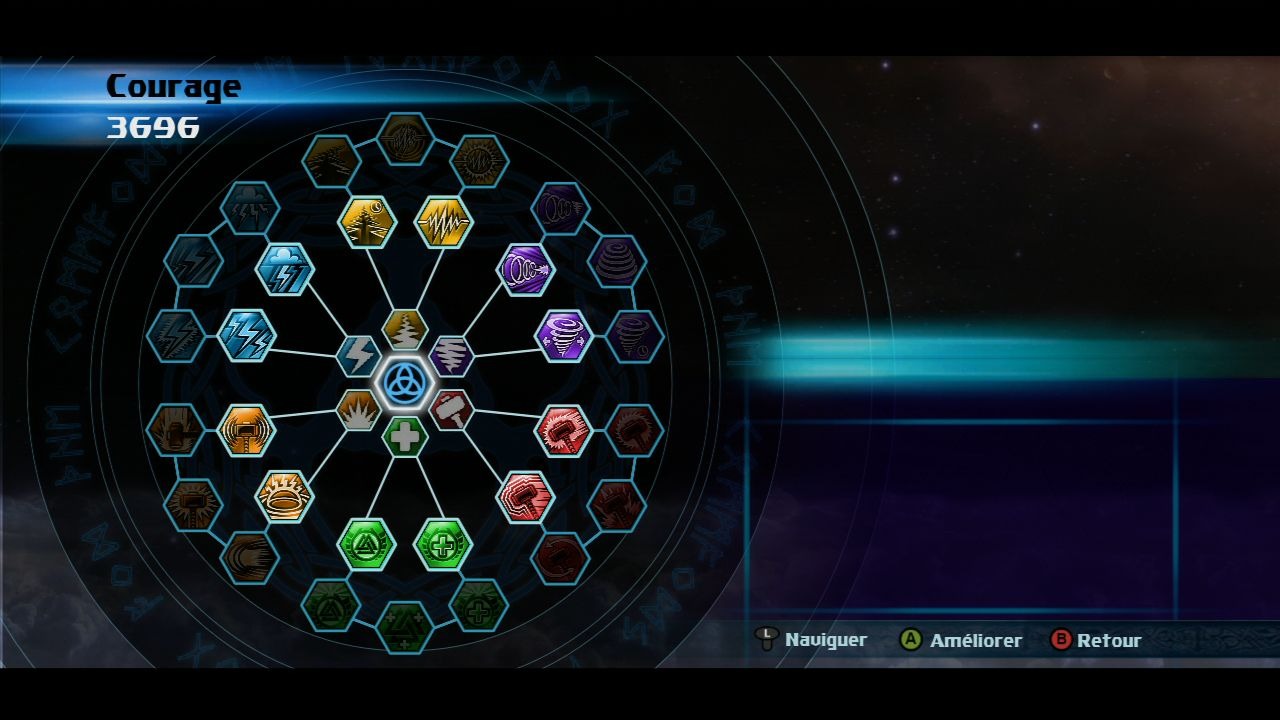Image resolution: width=1280 pixels, height=720 pixels.
Task: Select the bright purple tornado skill
Action: pos(564,335)
